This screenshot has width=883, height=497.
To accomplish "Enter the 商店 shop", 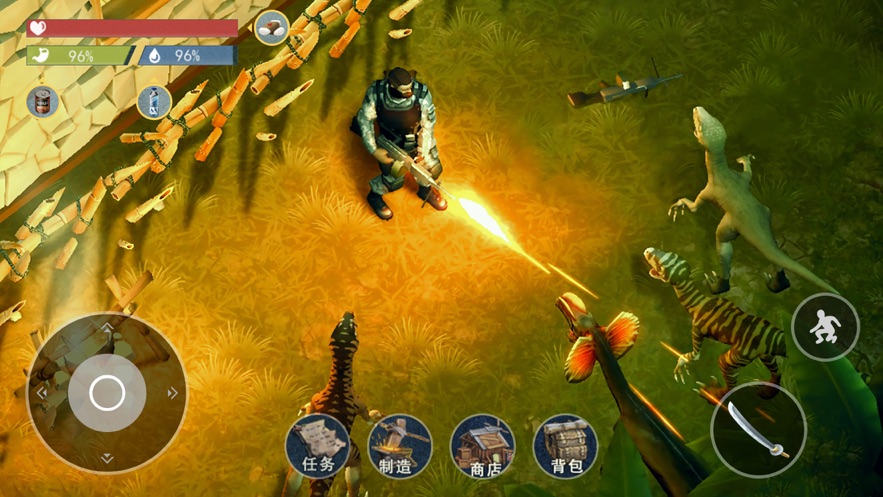I will (483, 446).
